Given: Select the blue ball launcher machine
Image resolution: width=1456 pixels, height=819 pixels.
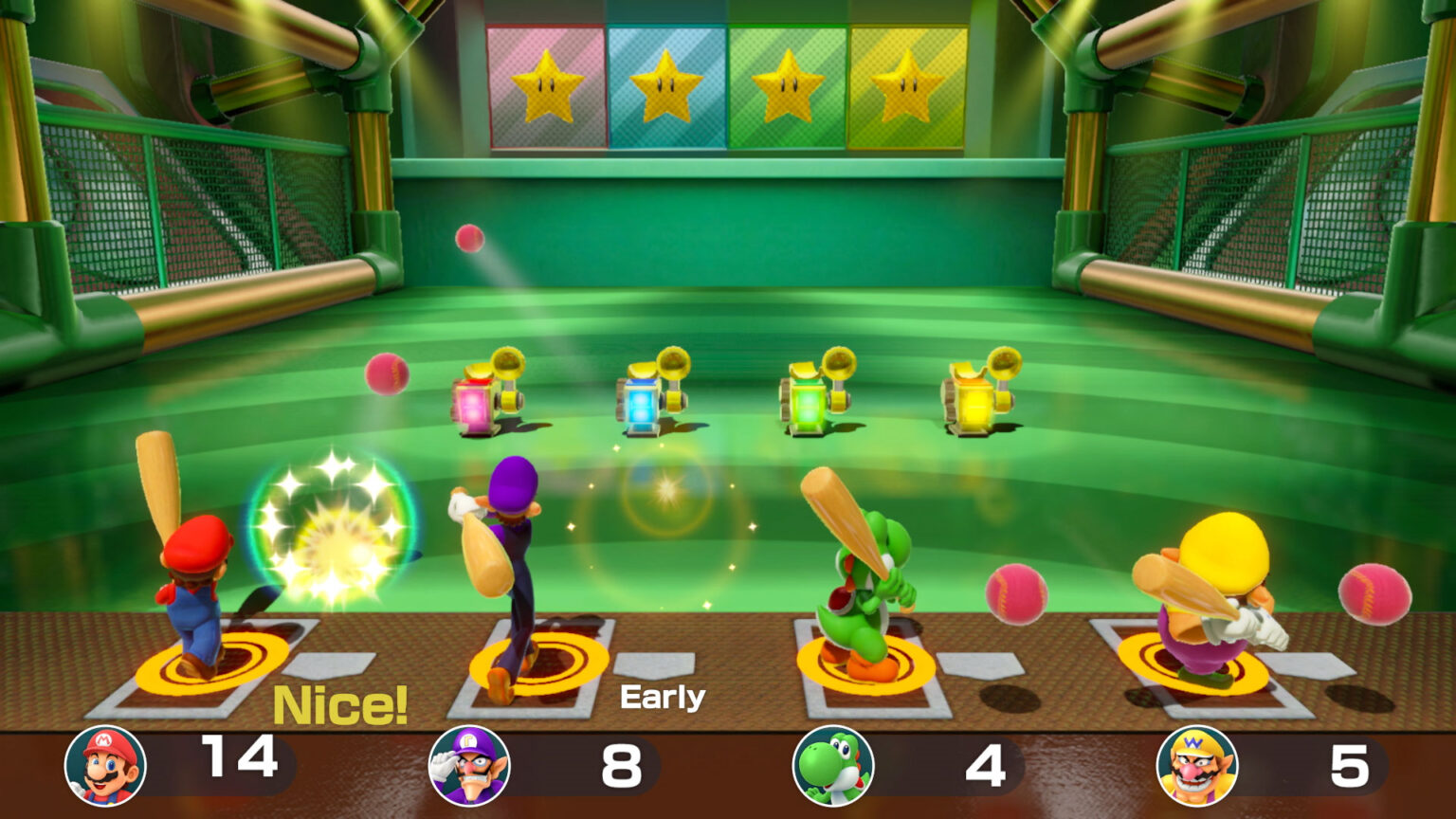Looking at the screenshot, I should click(642, 403).
